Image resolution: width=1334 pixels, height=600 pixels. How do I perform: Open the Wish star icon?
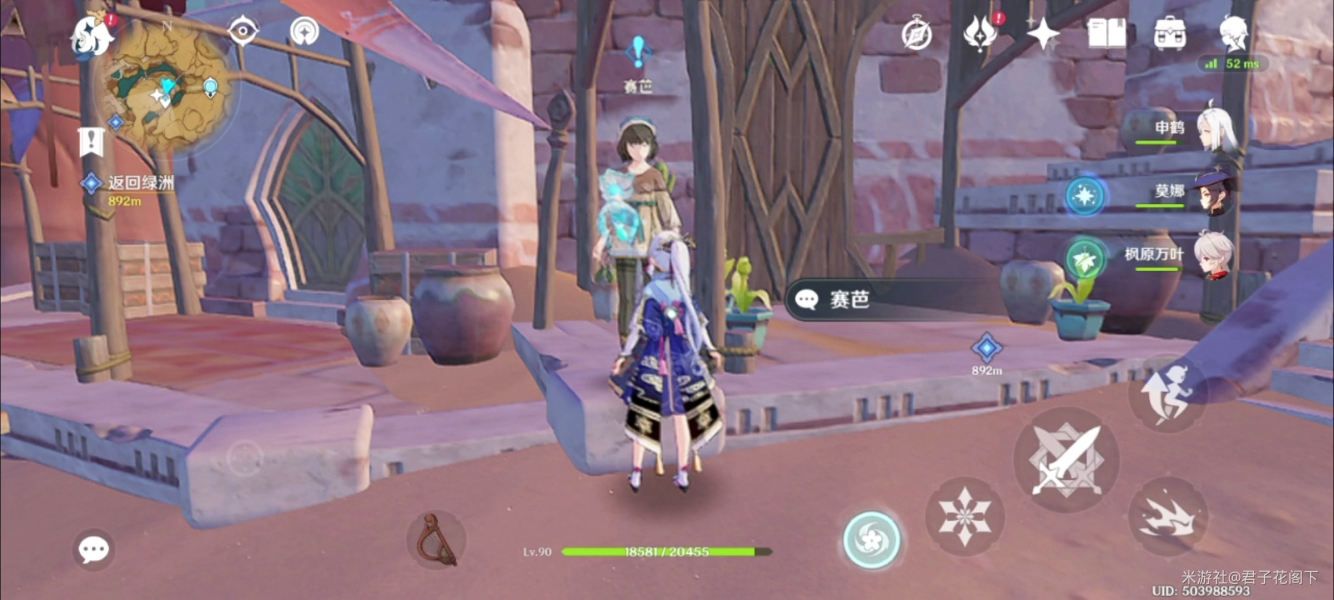(1043, 34)
